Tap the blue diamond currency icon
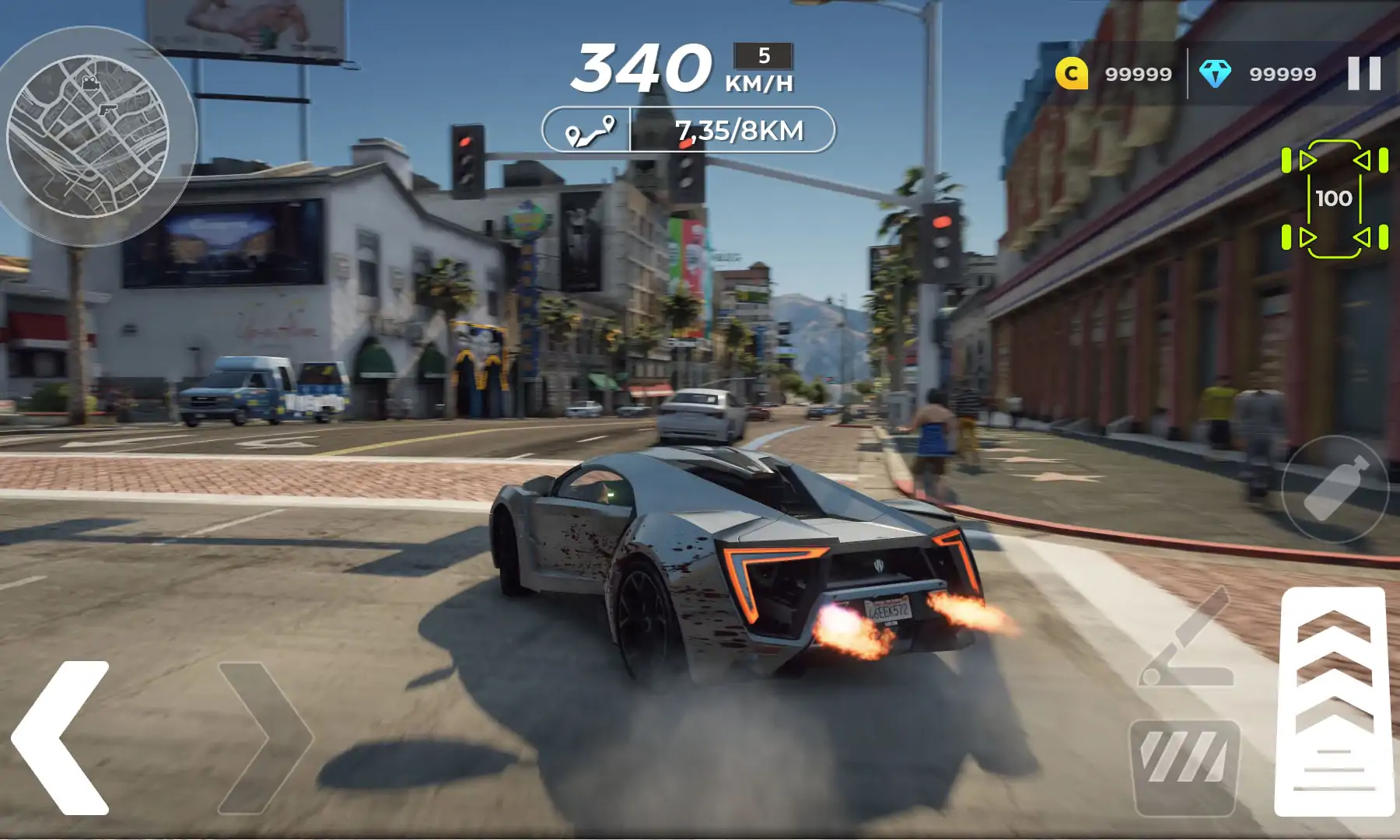1400x840 pixels. [x=1215, y=74]
